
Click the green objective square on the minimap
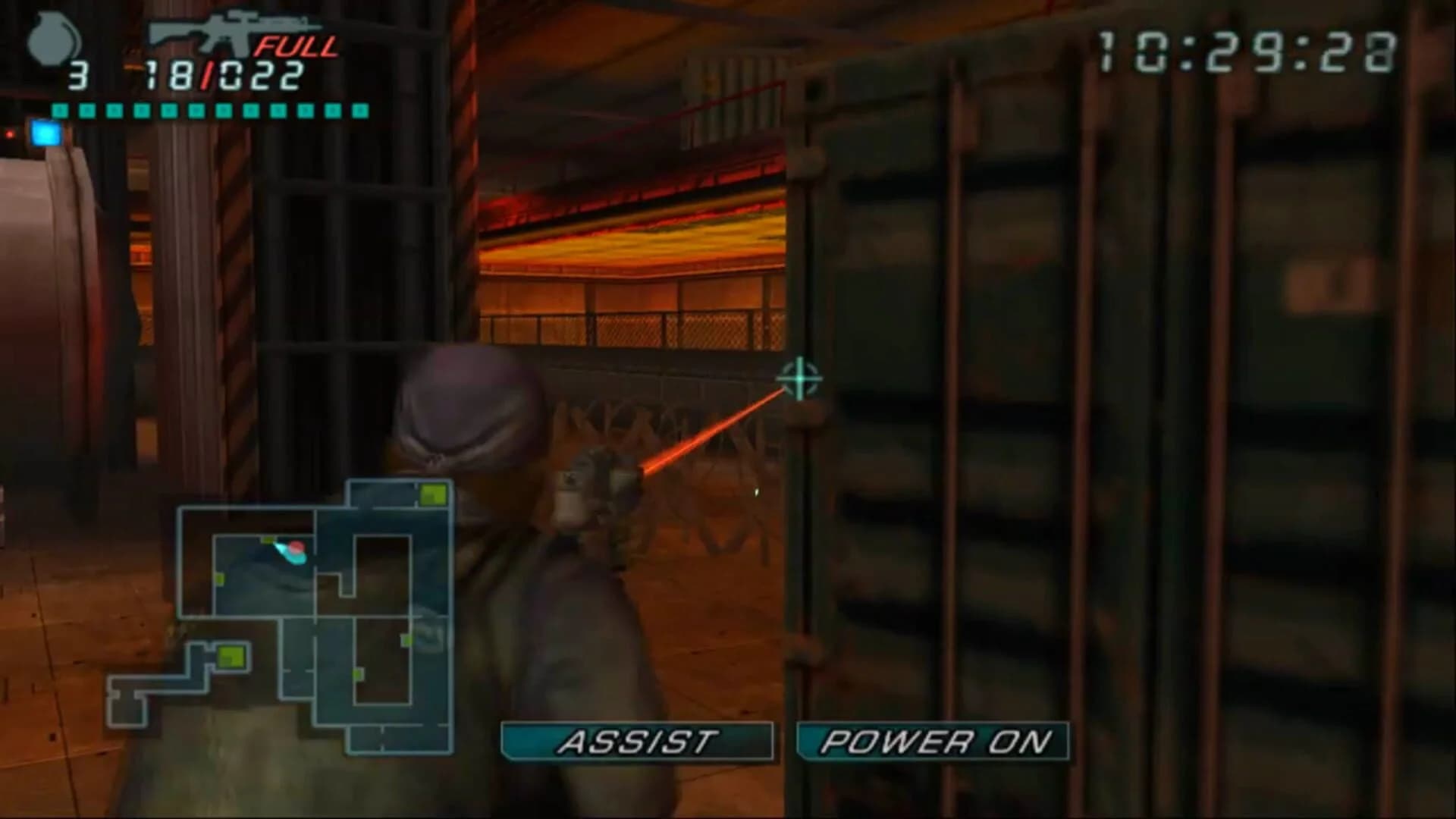point(433,493)
